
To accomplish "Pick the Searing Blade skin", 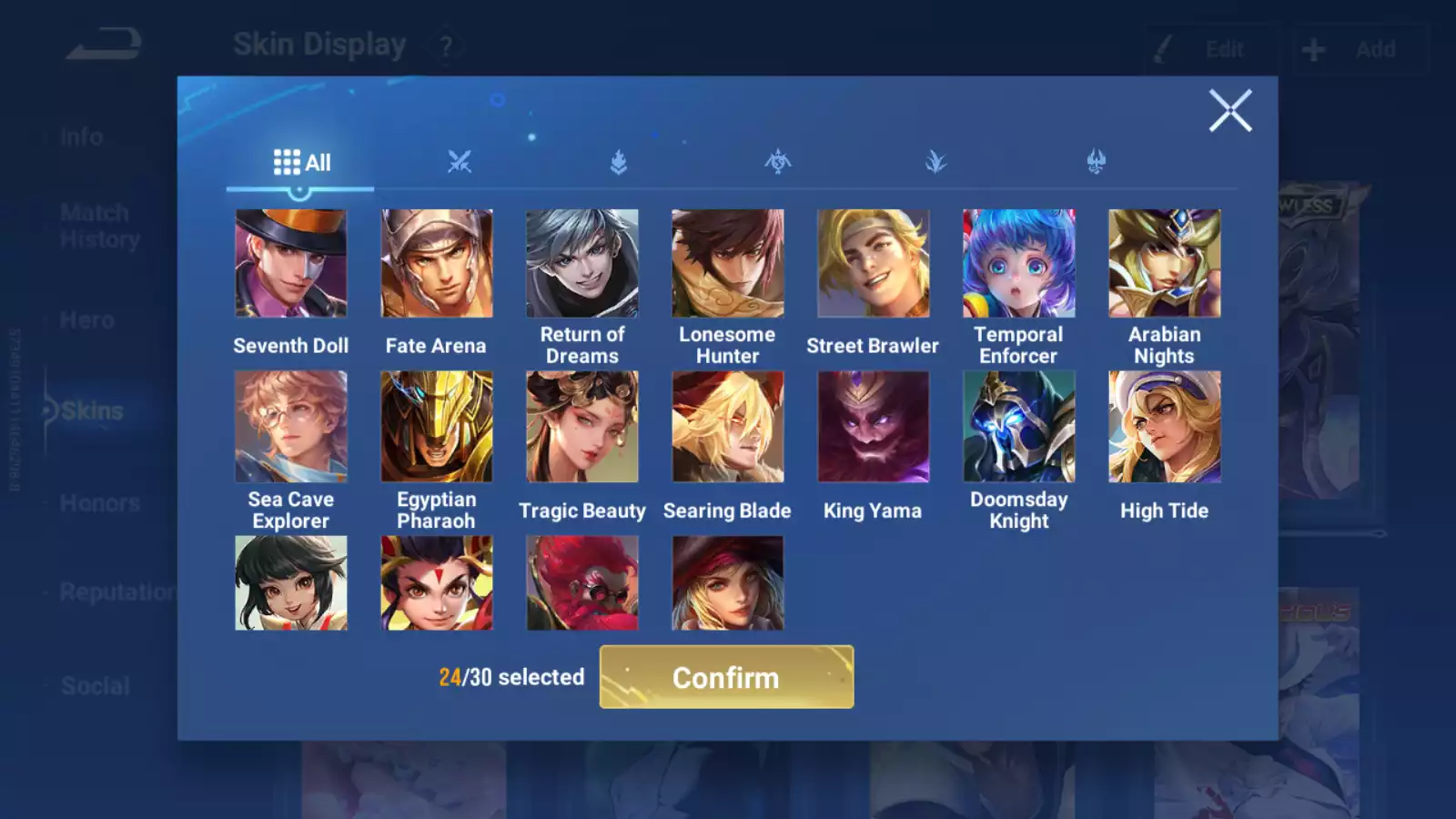I will pos(727,426).
